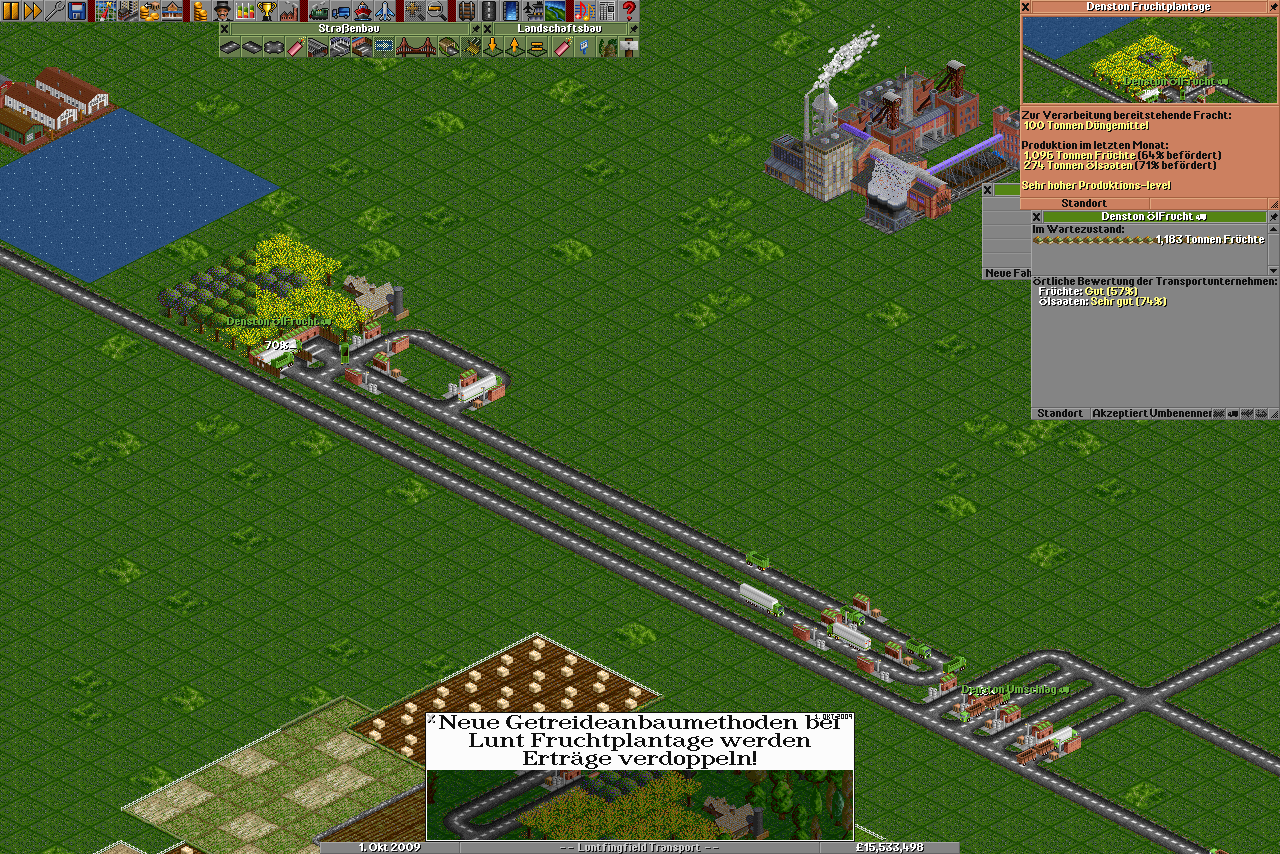
Task: Open the save game floppy disk menu
Action: (77, 11)
